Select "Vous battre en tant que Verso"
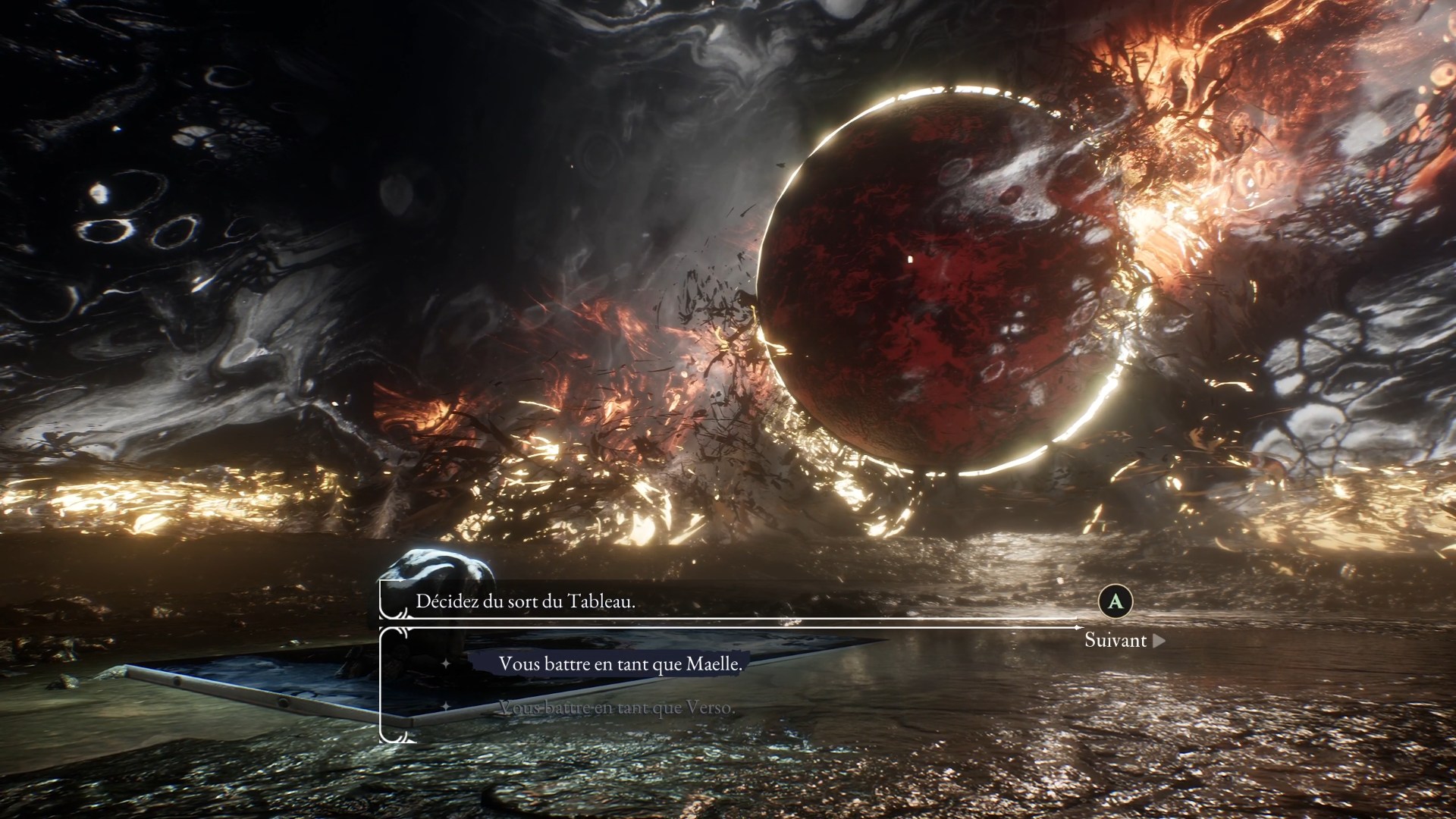 pyautogui.click(x=616, y=708)
